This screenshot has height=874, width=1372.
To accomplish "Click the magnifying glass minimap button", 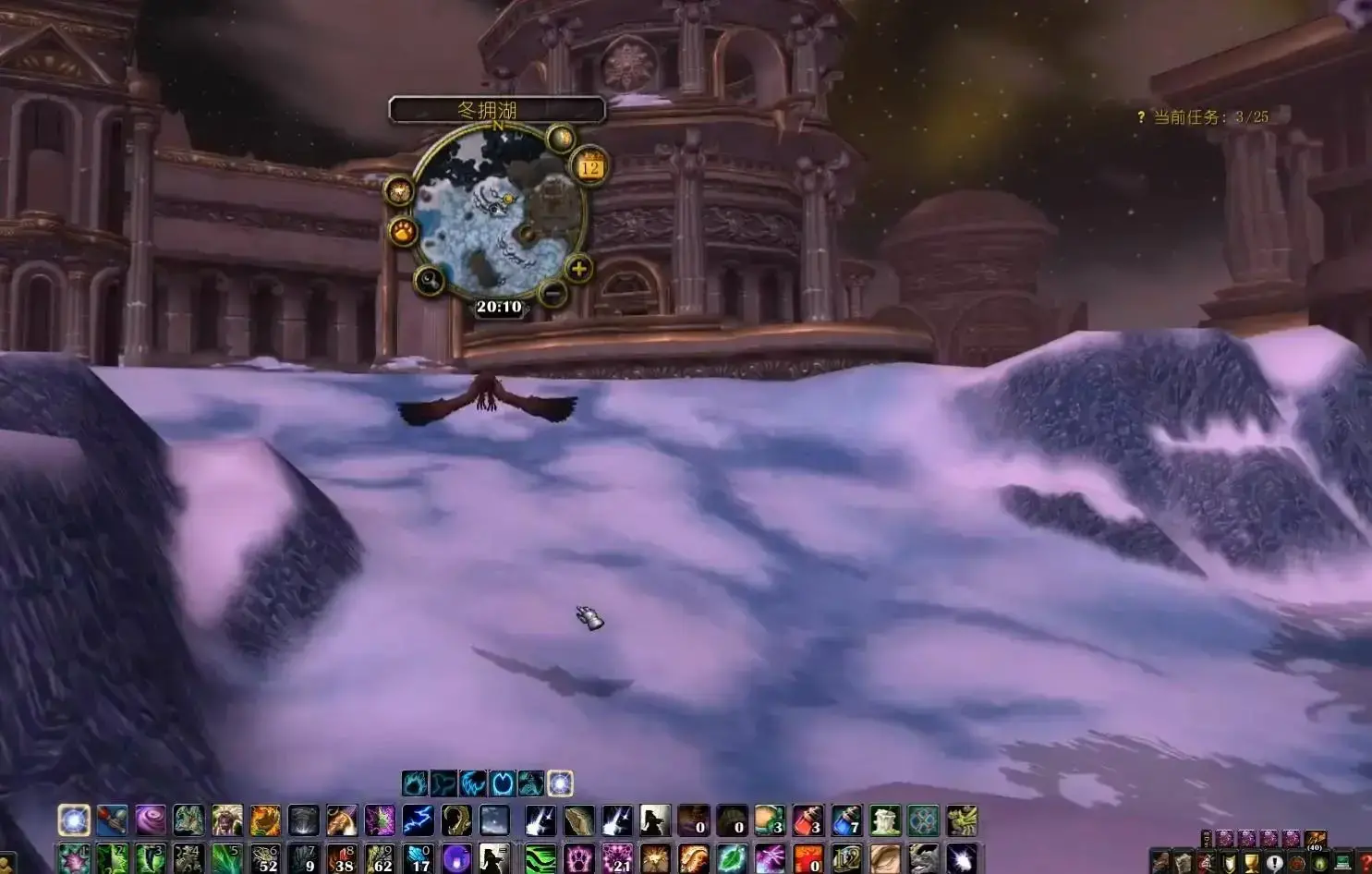I will [429, 279].
